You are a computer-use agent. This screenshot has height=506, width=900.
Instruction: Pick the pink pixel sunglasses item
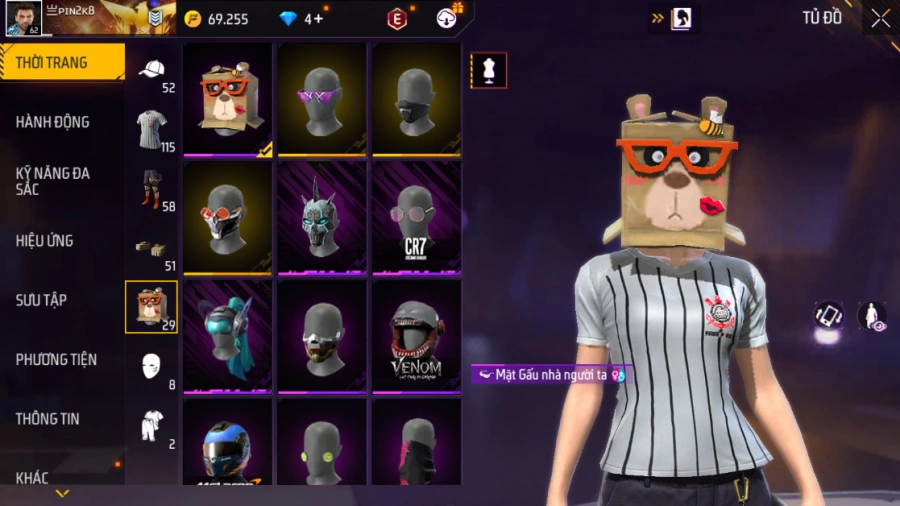point(321,100)
